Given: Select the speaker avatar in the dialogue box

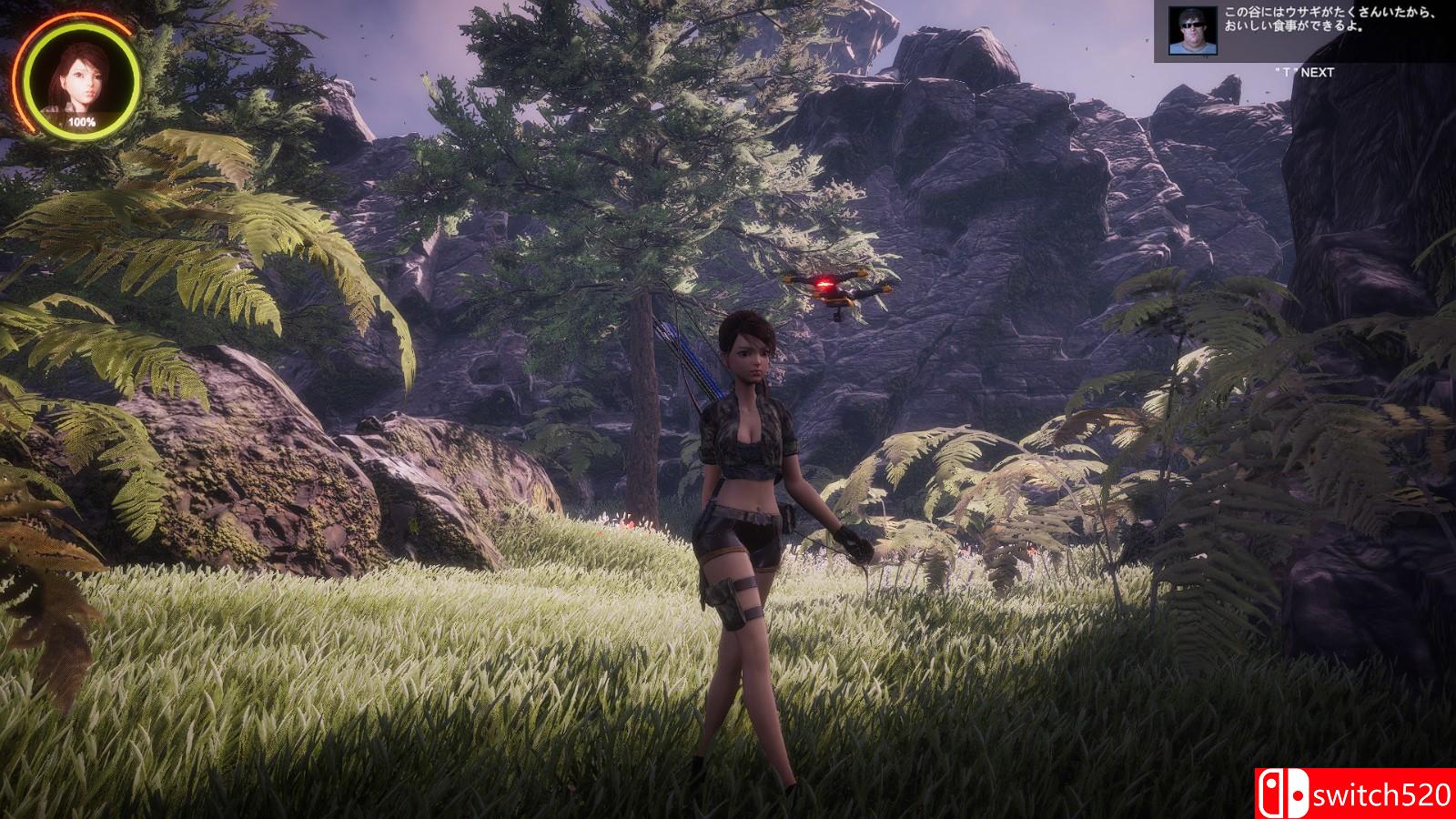Looking at the screenshot, I should [1190, 32].
